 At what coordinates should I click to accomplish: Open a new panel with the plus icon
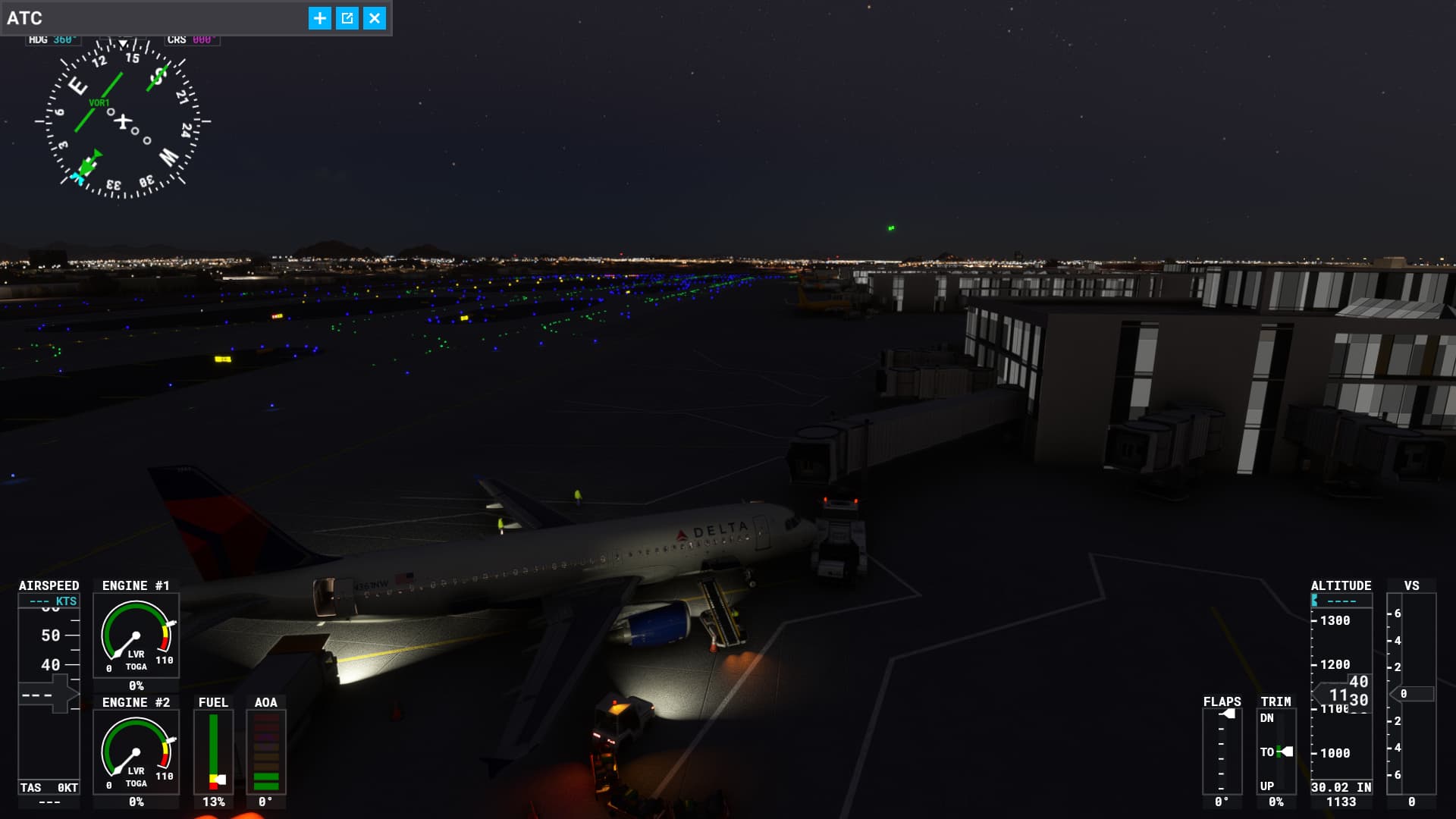click(319, 17)
